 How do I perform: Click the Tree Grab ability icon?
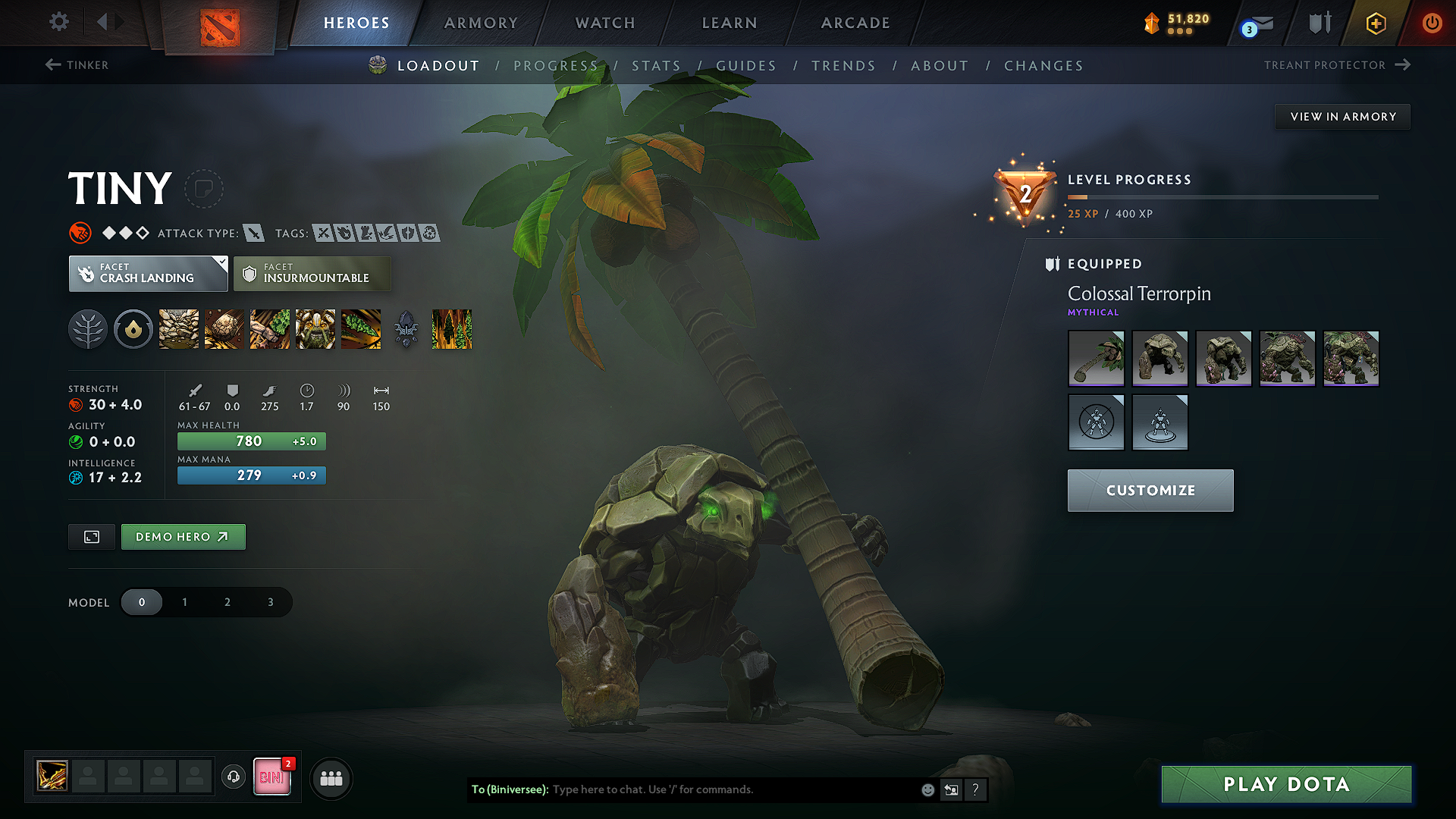[270, 329]
